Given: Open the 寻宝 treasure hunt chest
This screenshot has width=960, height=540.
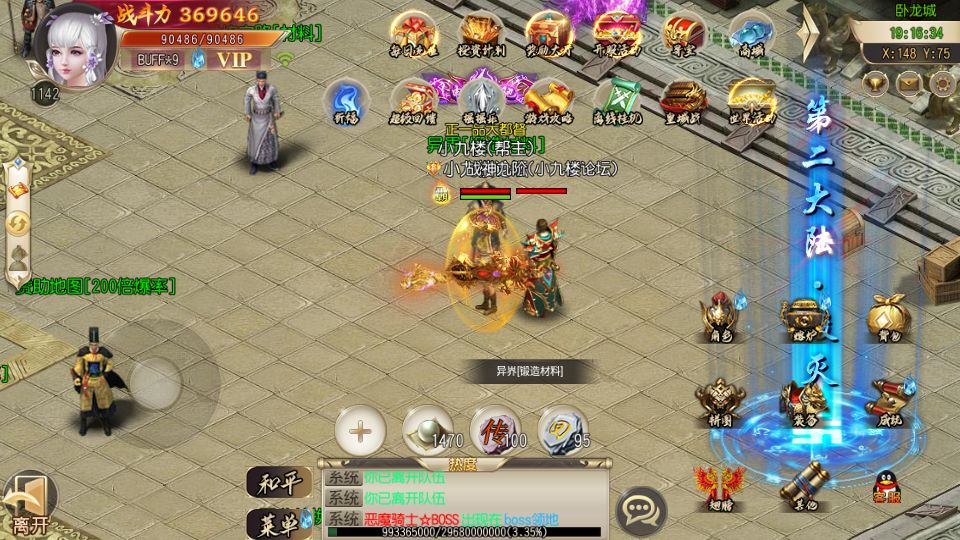Looking at the screenshot, I should 684,34.
